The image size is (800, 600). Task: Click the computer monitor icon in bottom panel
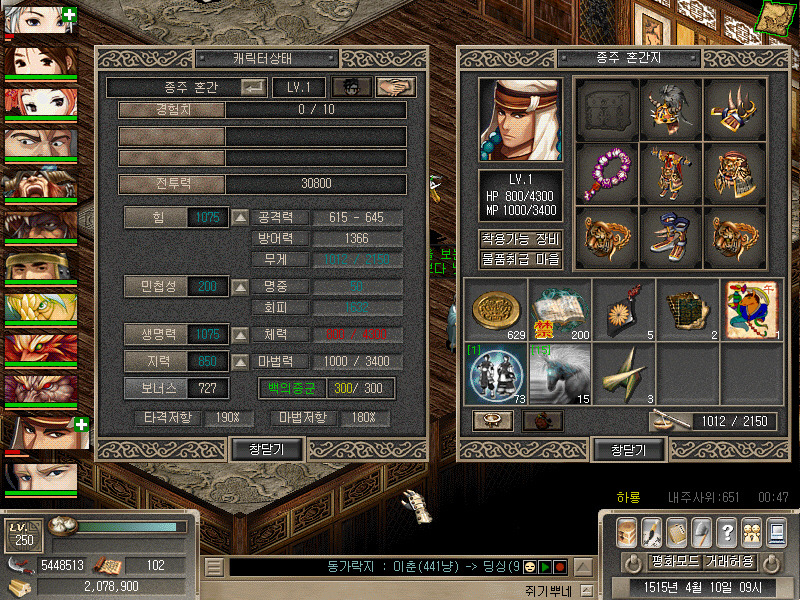[x=777, y=531]
